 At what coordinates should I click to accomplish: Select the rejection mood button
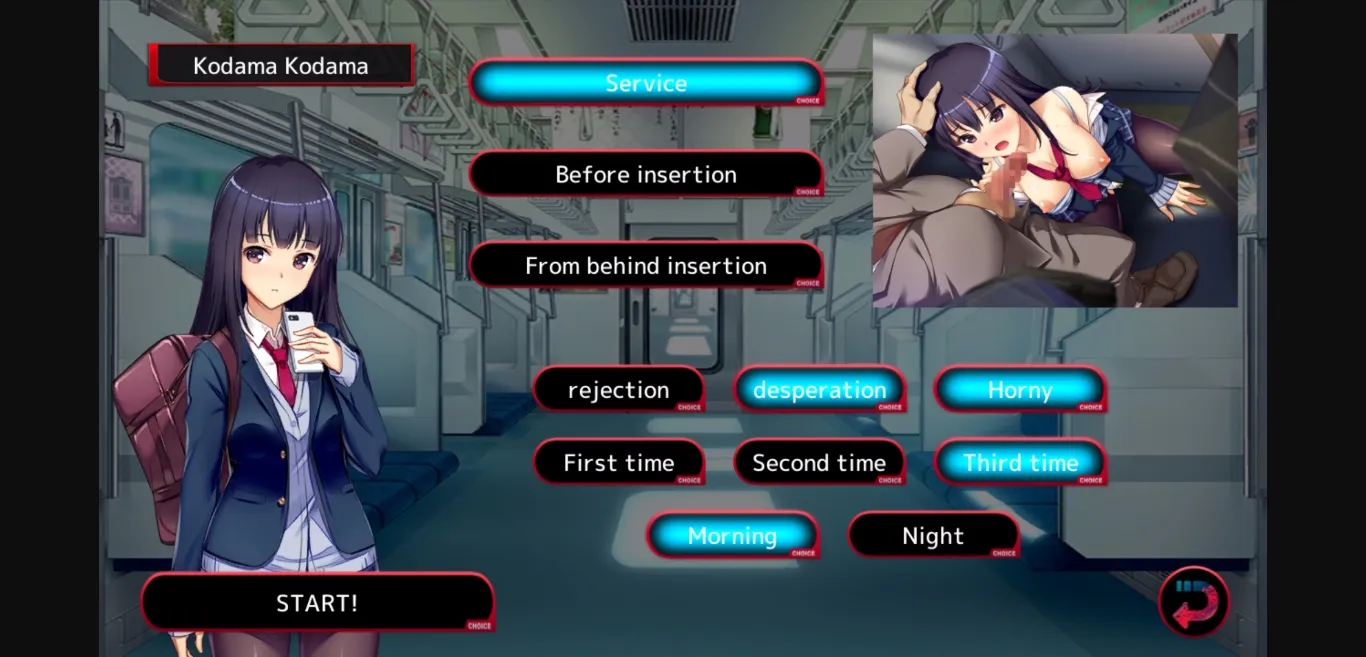619,390
